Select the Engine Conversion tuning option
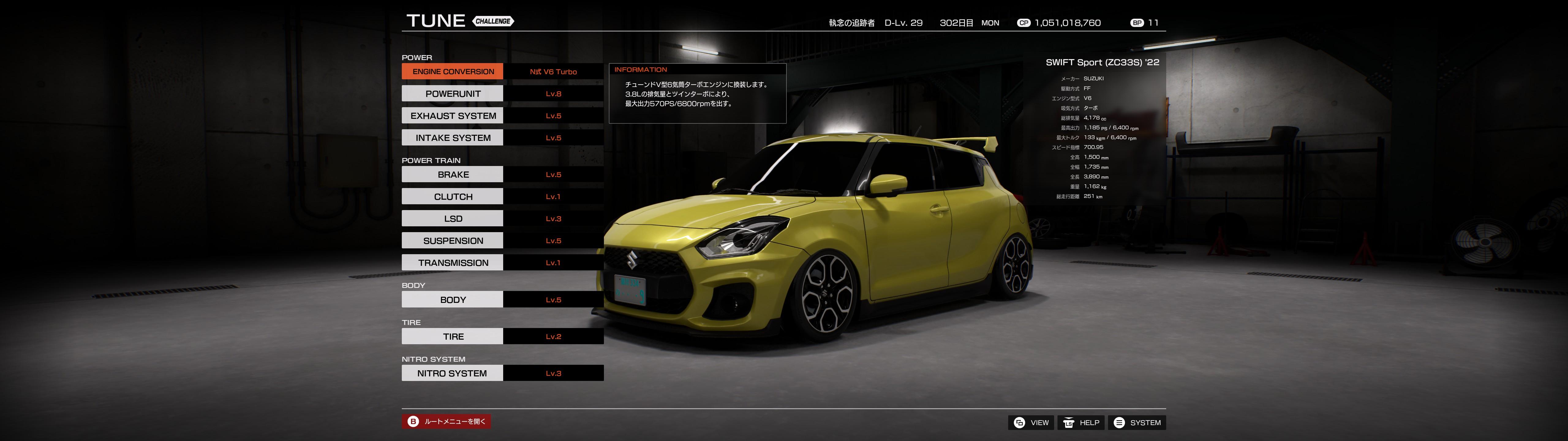The width and height of the screenshot is (1568, 441). [x=452, y=71]
